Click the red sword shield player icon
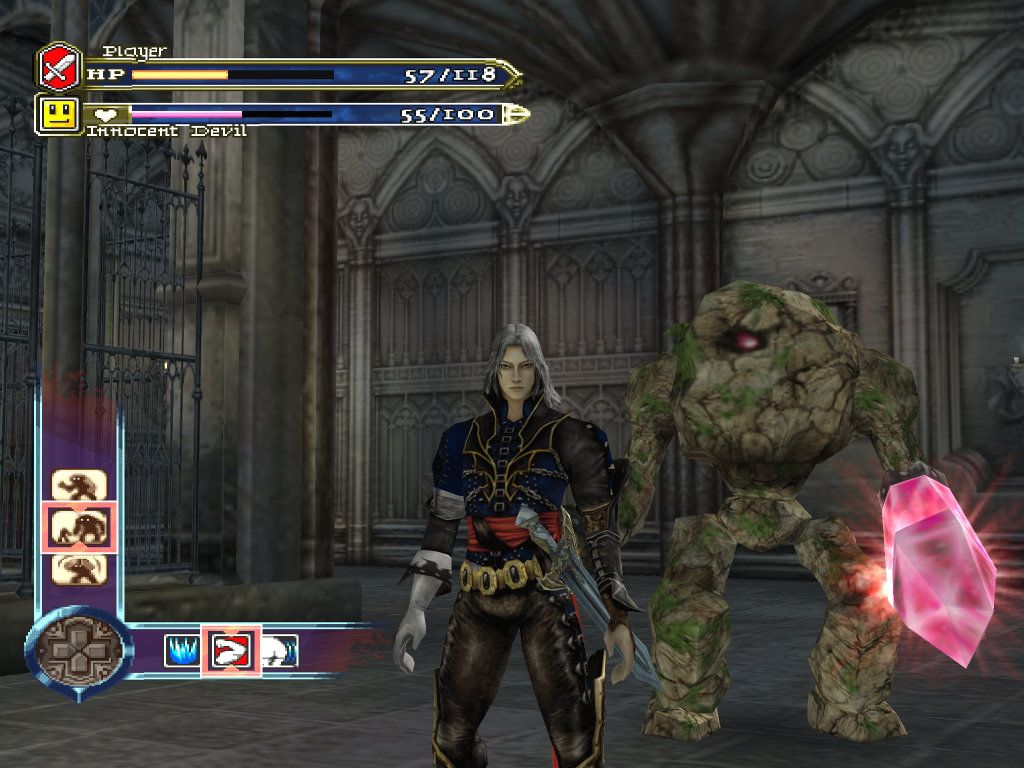Screen dimensions: 1024x768 [x=58, y=68]
